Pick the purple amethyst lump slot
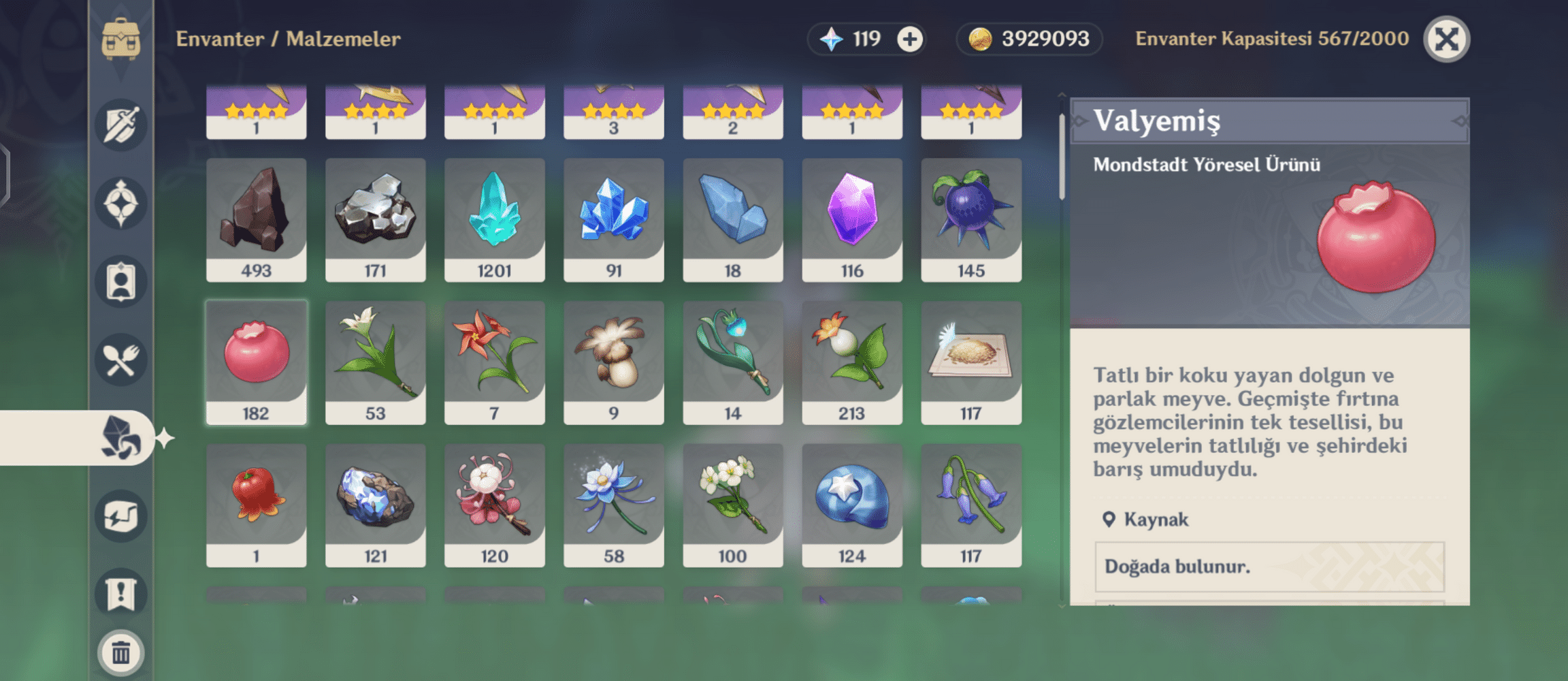 pyautogui.click(x=851, y=219)
